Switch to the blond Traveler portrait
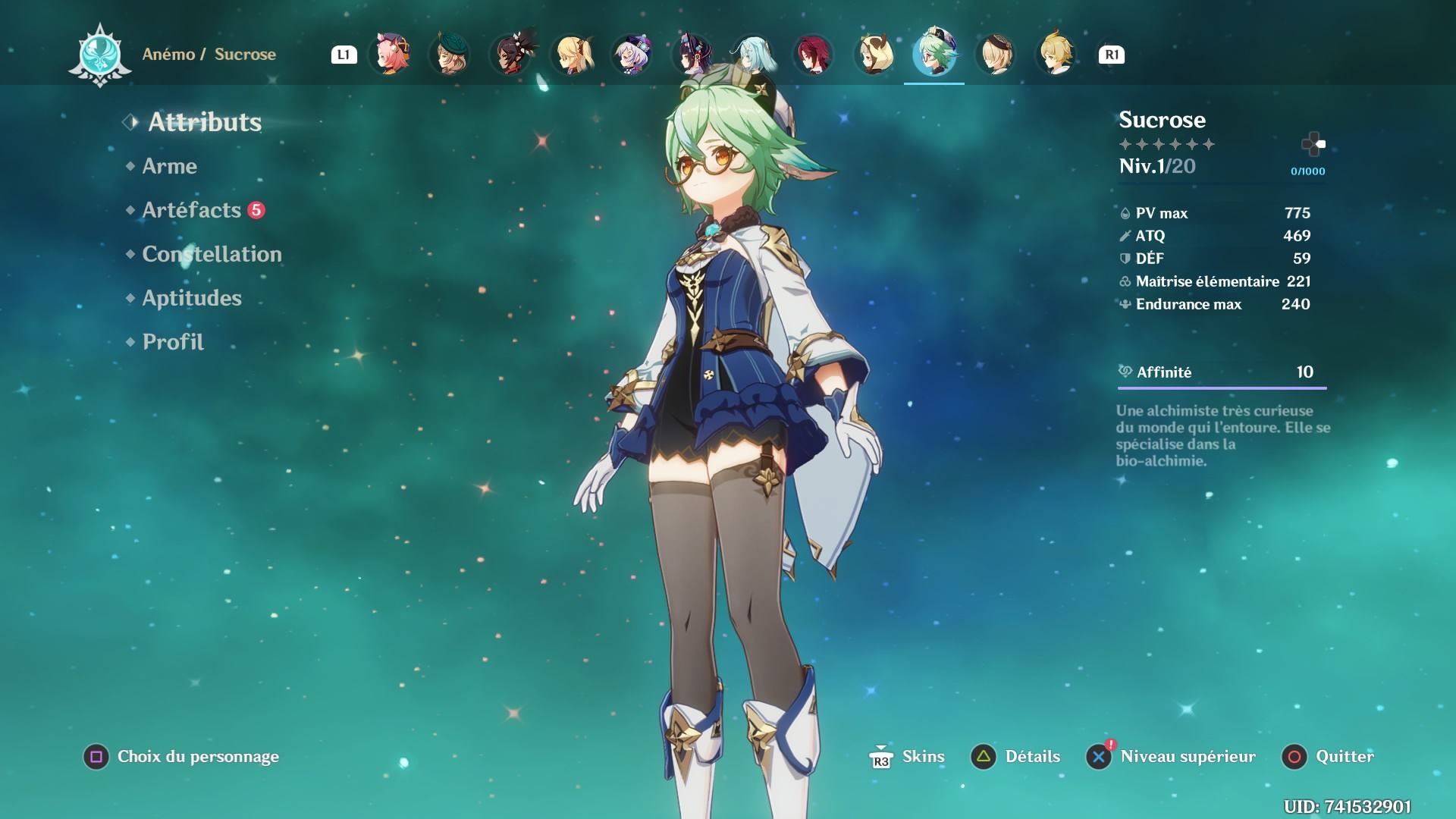The image size is (1456, 819). [x=1056, y=54]
